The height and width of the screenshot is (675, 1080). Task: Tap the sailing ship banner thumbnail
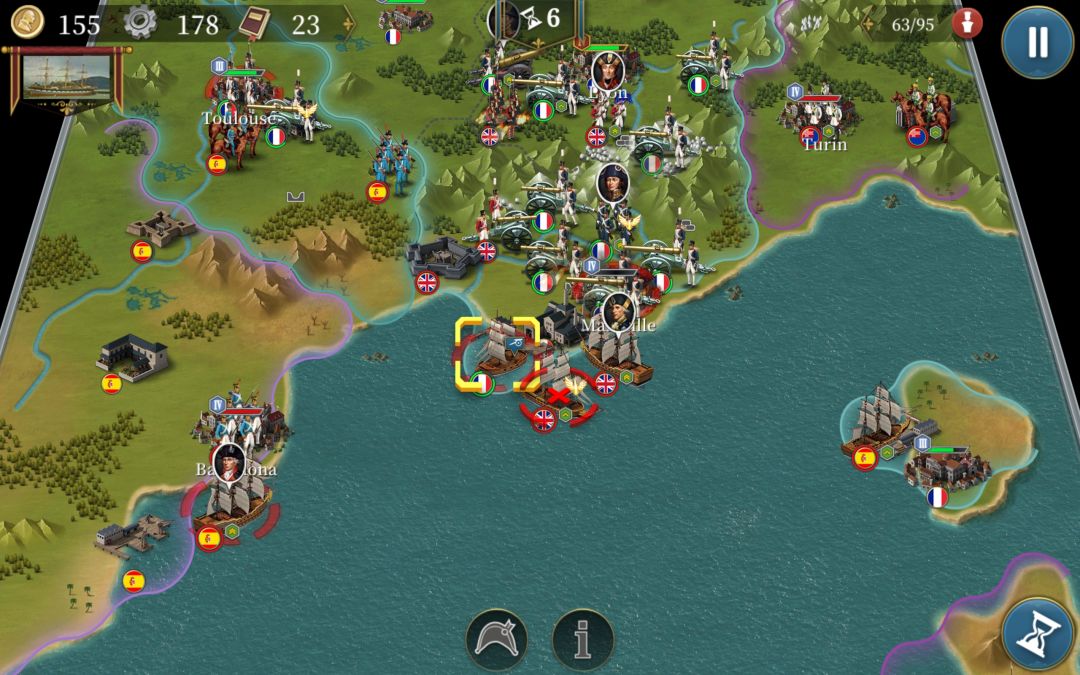pos(66,80)
